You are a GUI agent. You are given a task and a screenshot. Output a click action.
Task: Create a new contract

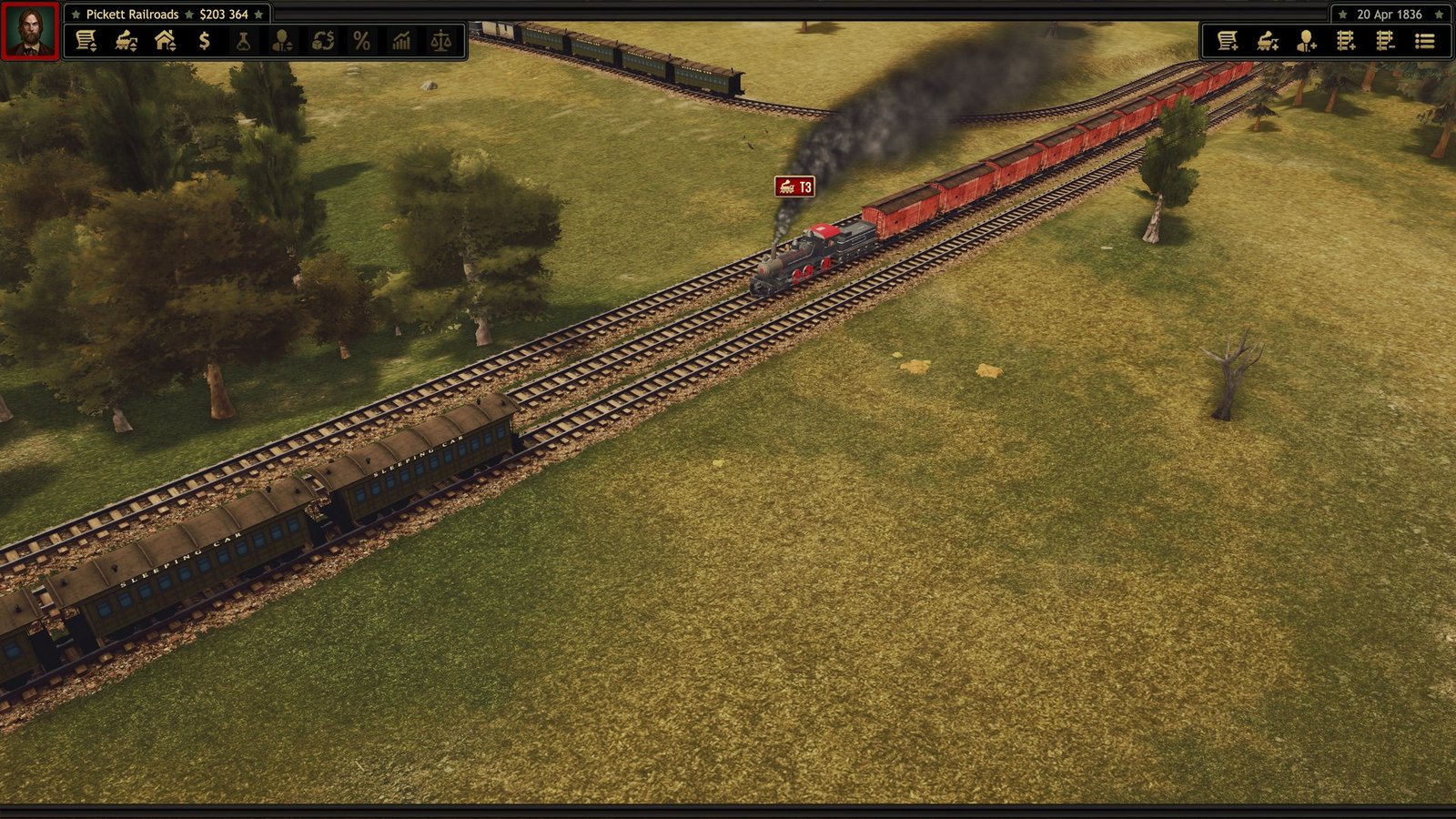(x=1228, y=40)
